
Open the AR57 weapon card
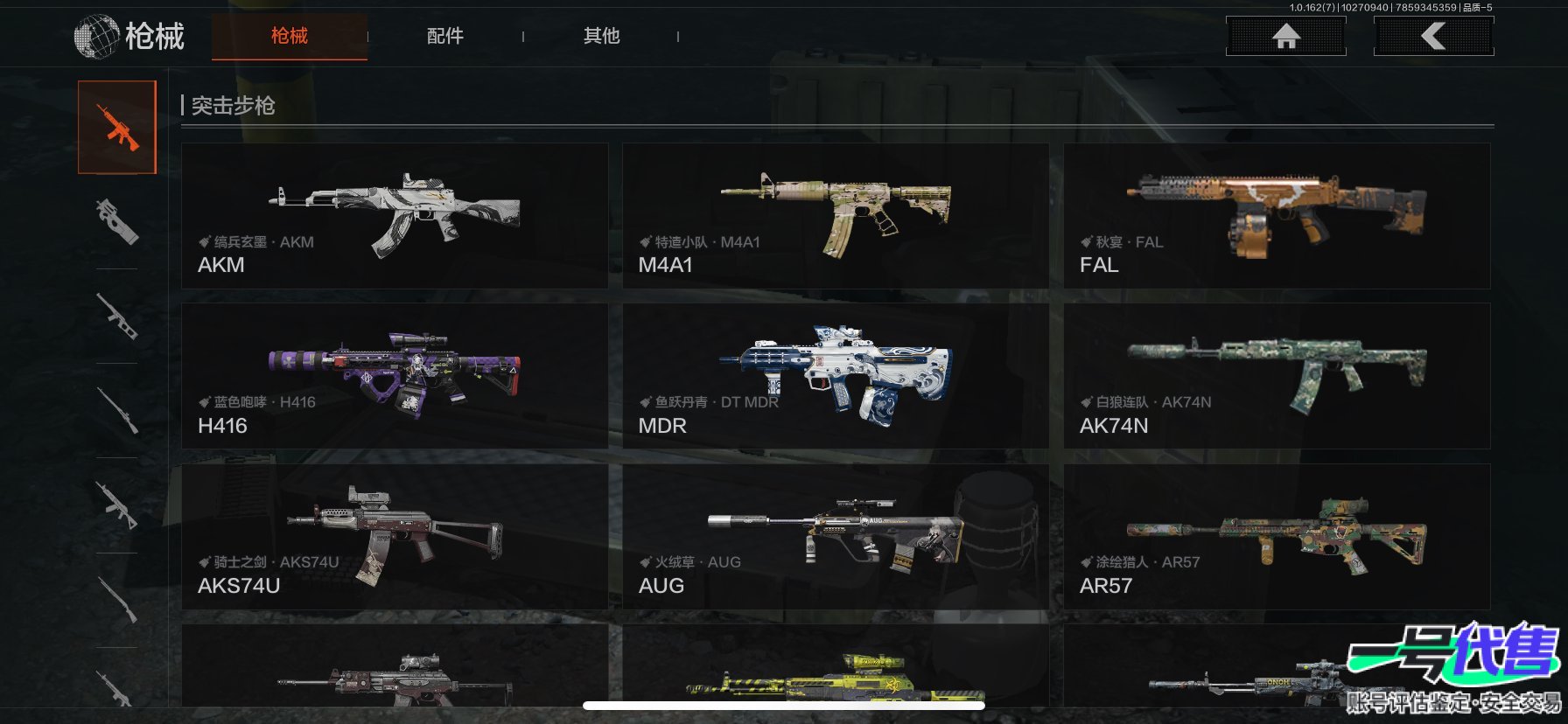[1277, 537]
